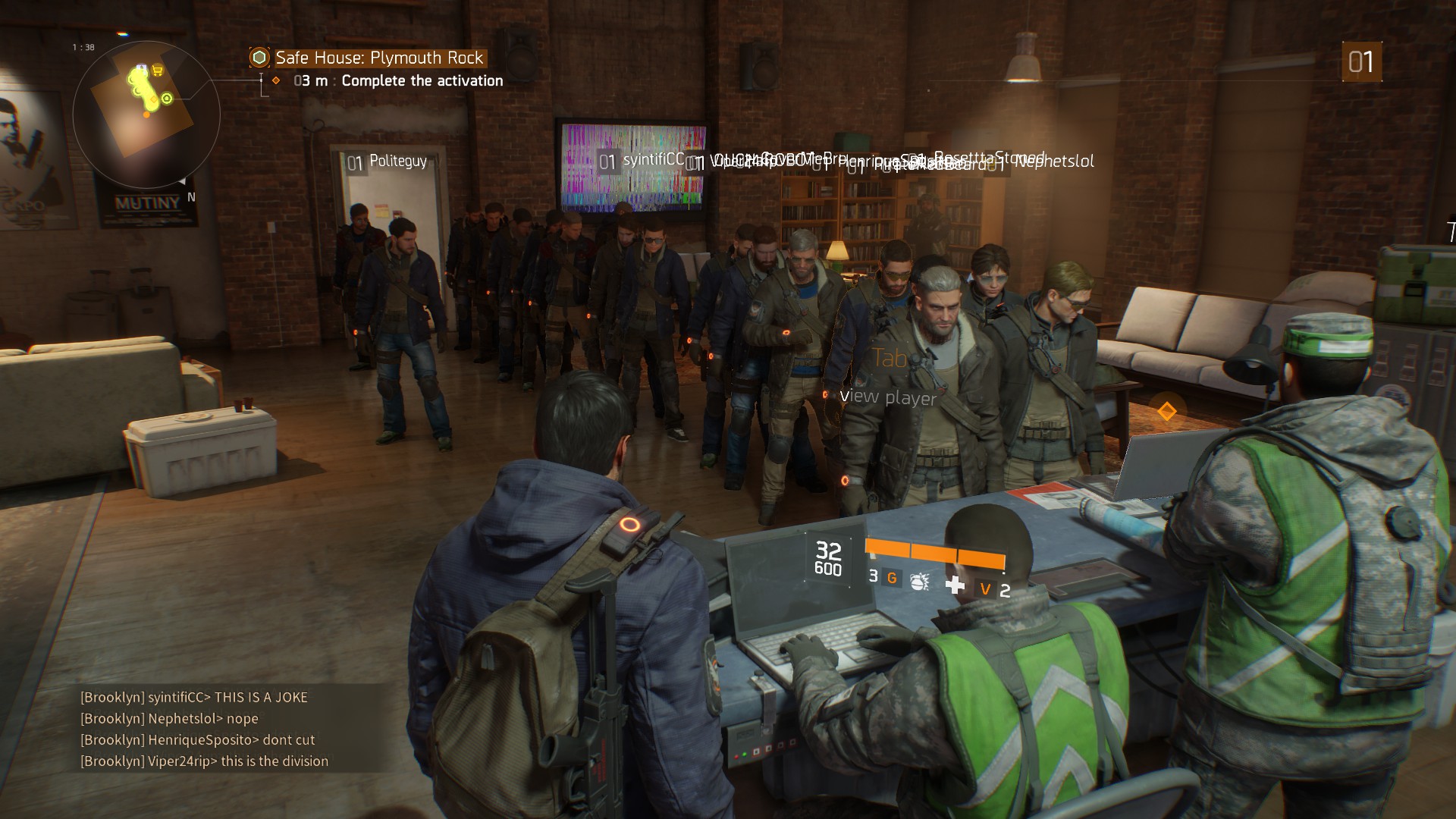Screen dimensions: 1456x819
Task: Open the Brooklyn chat log
Action: [205, 729]
